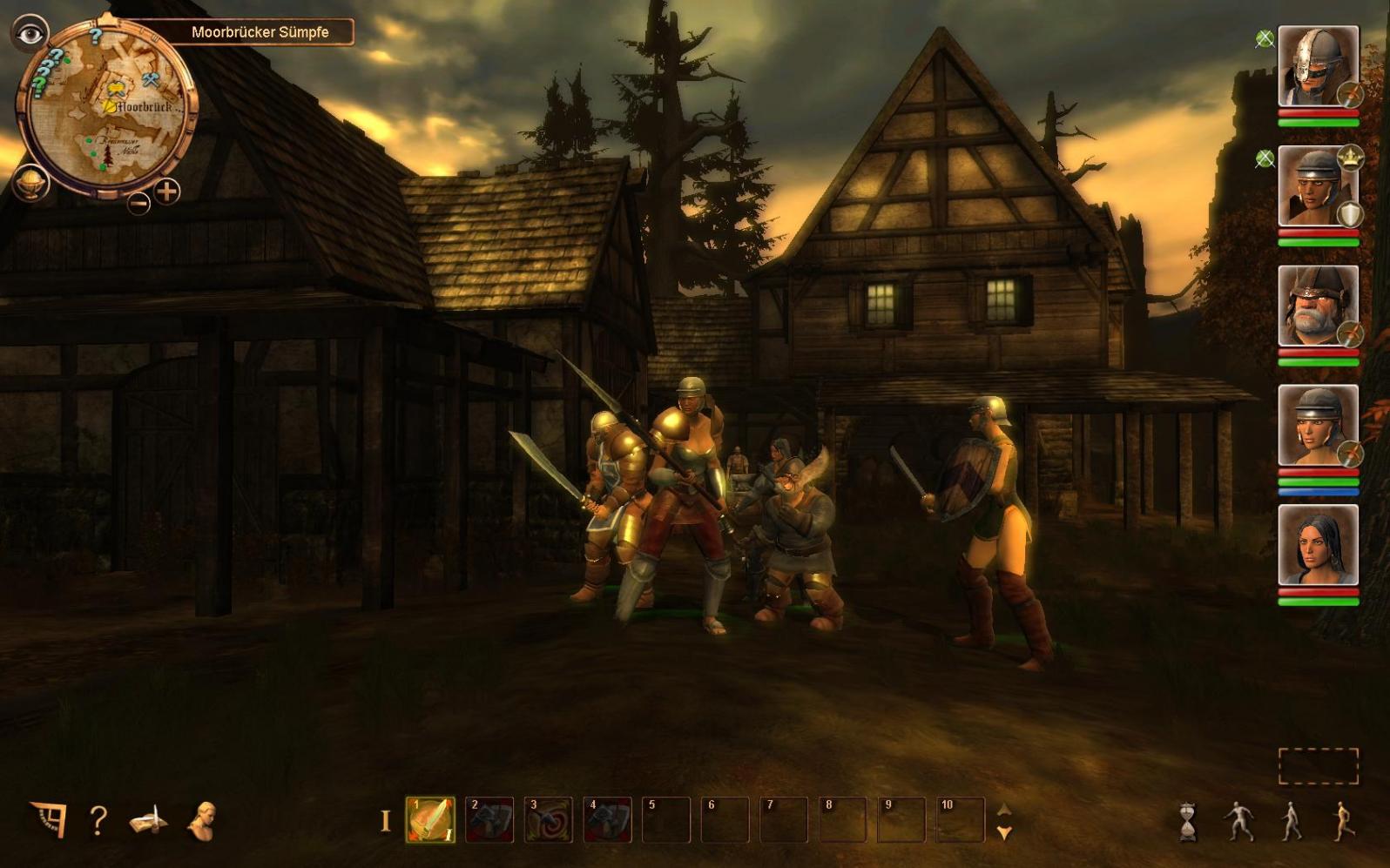
Task: Open the character sheet bust icon
Action: [201, 820]
